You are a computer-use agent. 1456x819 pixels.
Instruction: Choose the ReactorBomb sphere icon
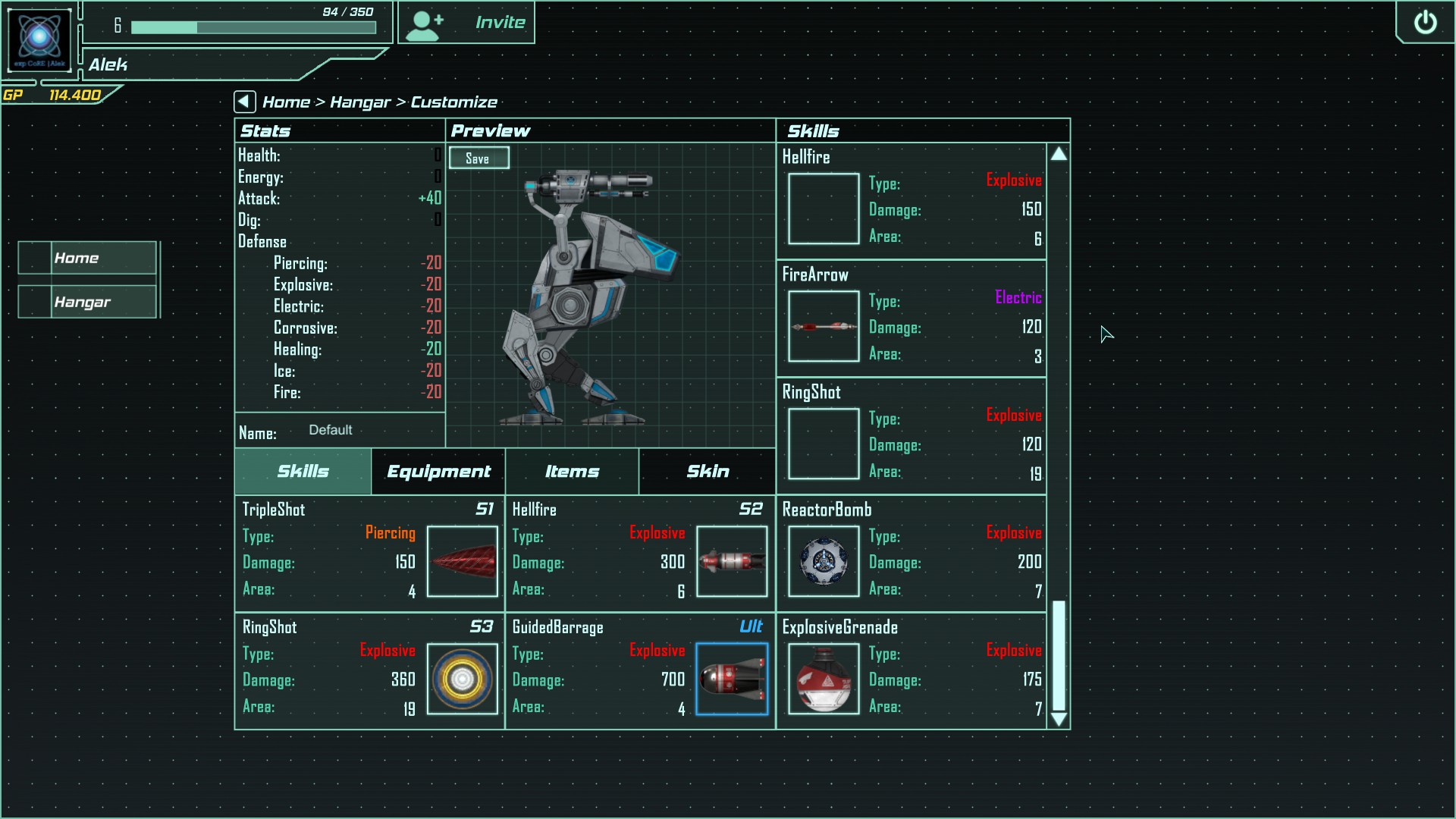click(x=823, y=562)
